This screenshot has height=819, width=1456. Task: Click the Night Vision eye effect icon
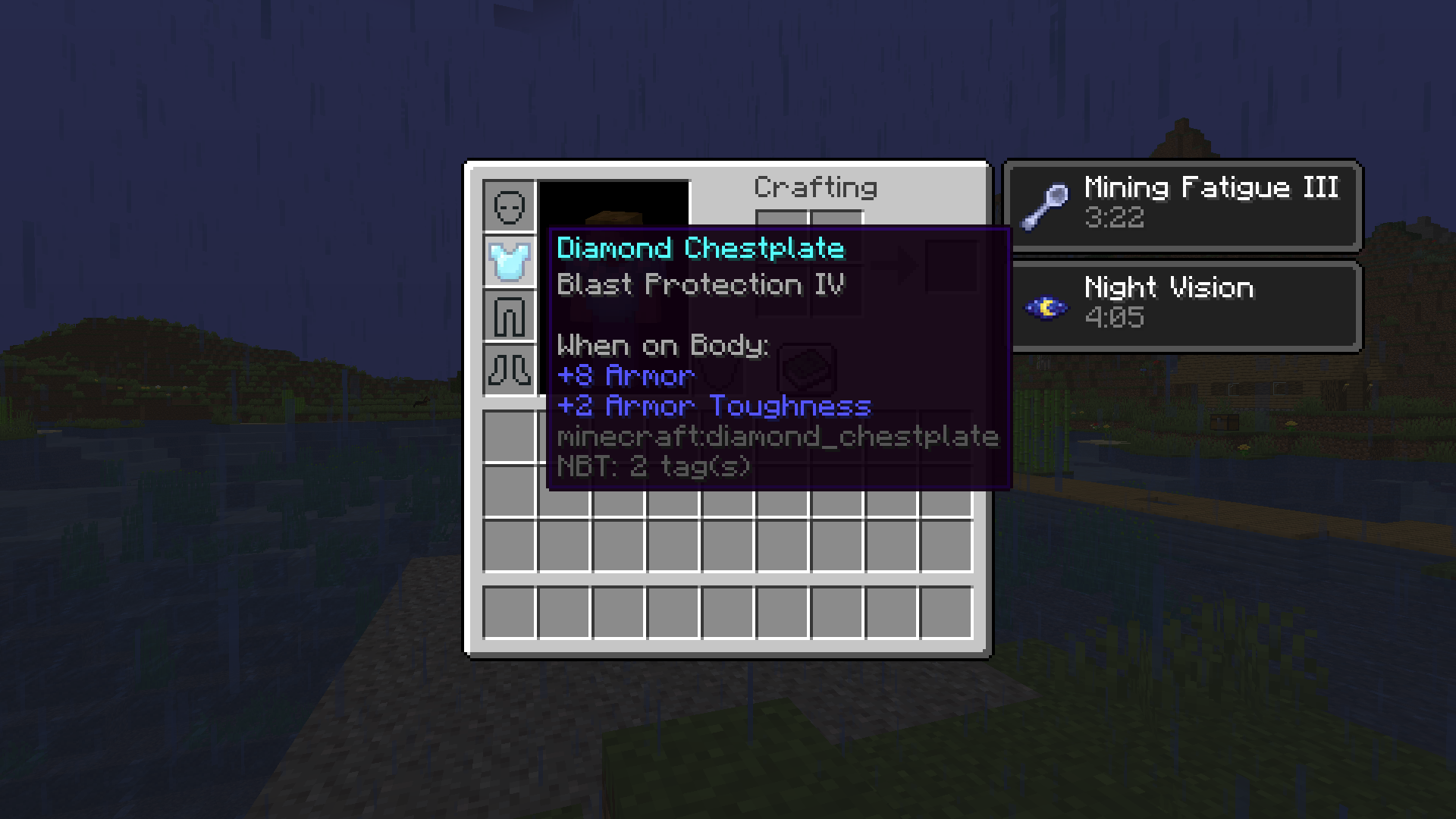tap(1046, 307)
